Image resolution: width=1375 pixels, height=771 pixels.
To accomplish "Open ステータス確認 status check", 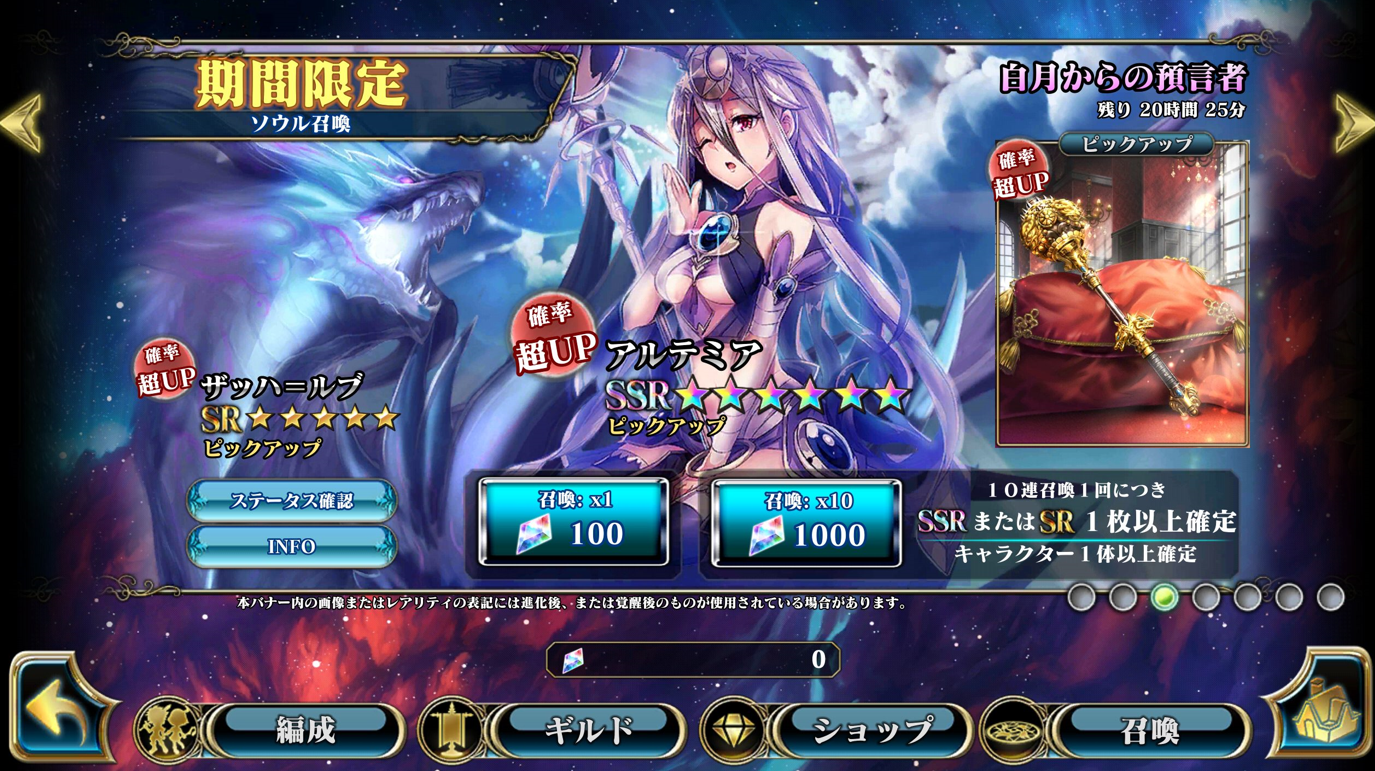I will (292, 501).
